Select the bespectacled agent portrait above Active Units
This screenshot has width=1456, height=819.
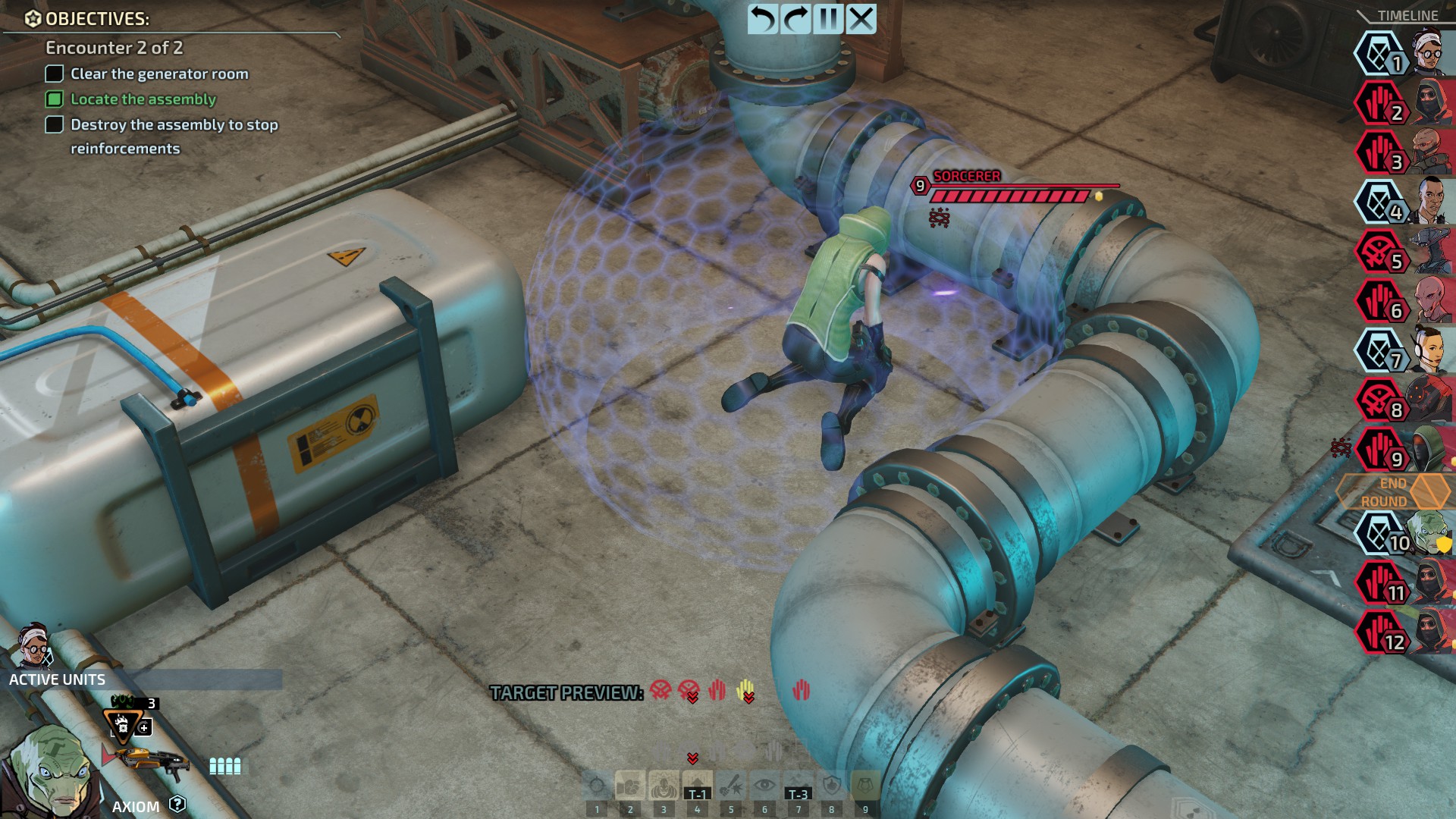click(34, 645)
